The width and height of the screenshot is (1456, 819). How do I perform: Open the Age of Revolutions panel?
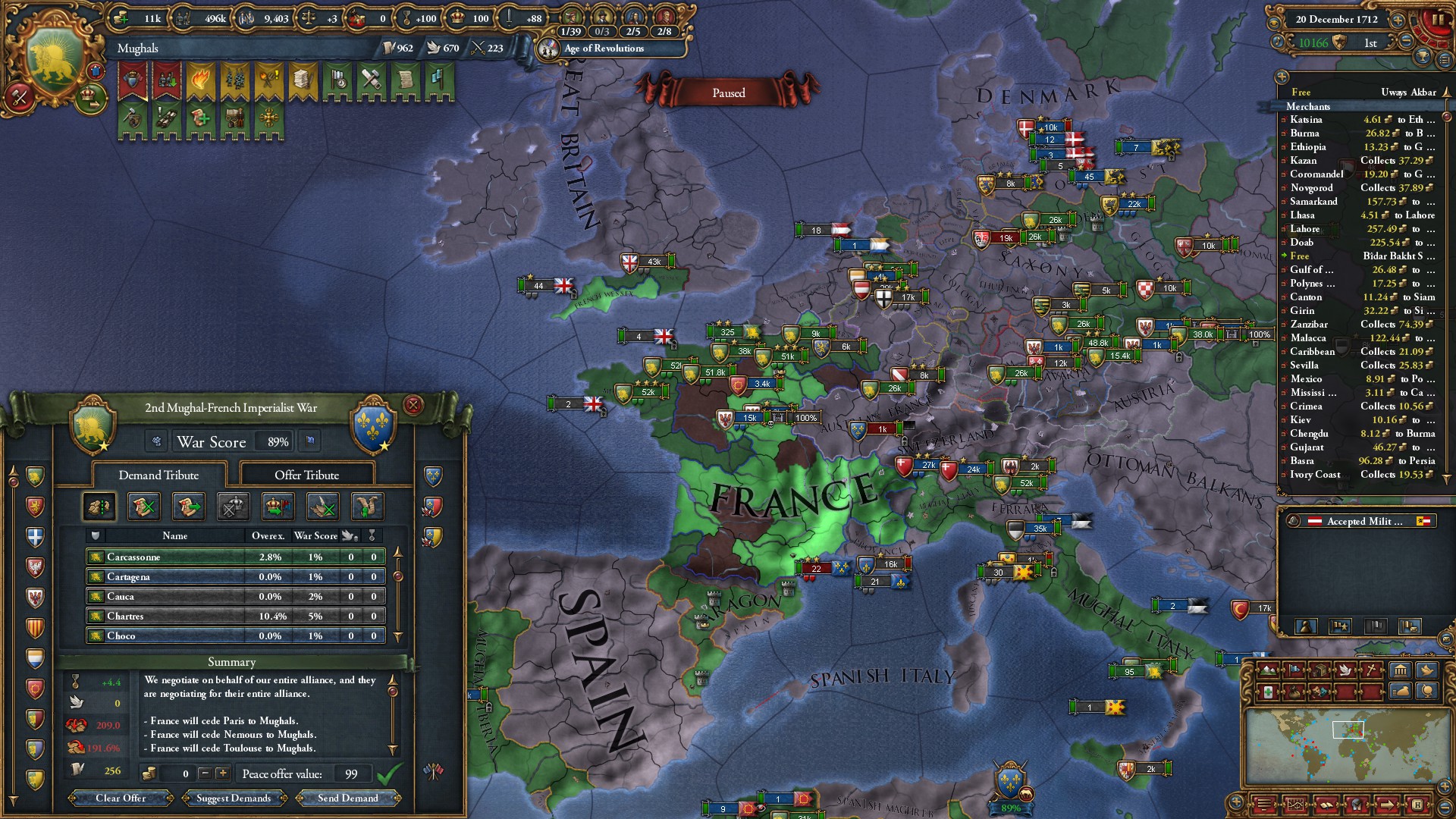pos(604,49)
